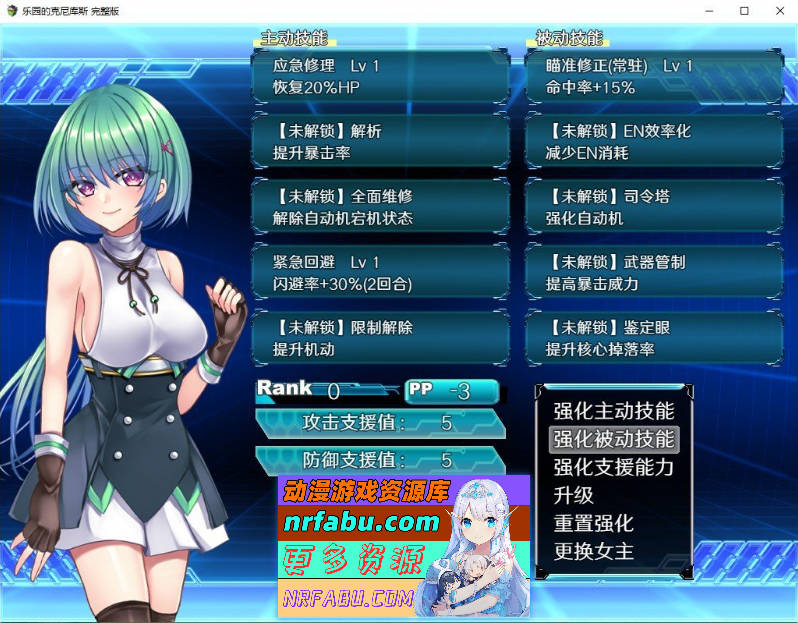The image size is (798, 623).
Task: Select the 强化被动技能 menu entry
Action: (x=613, y=439)
